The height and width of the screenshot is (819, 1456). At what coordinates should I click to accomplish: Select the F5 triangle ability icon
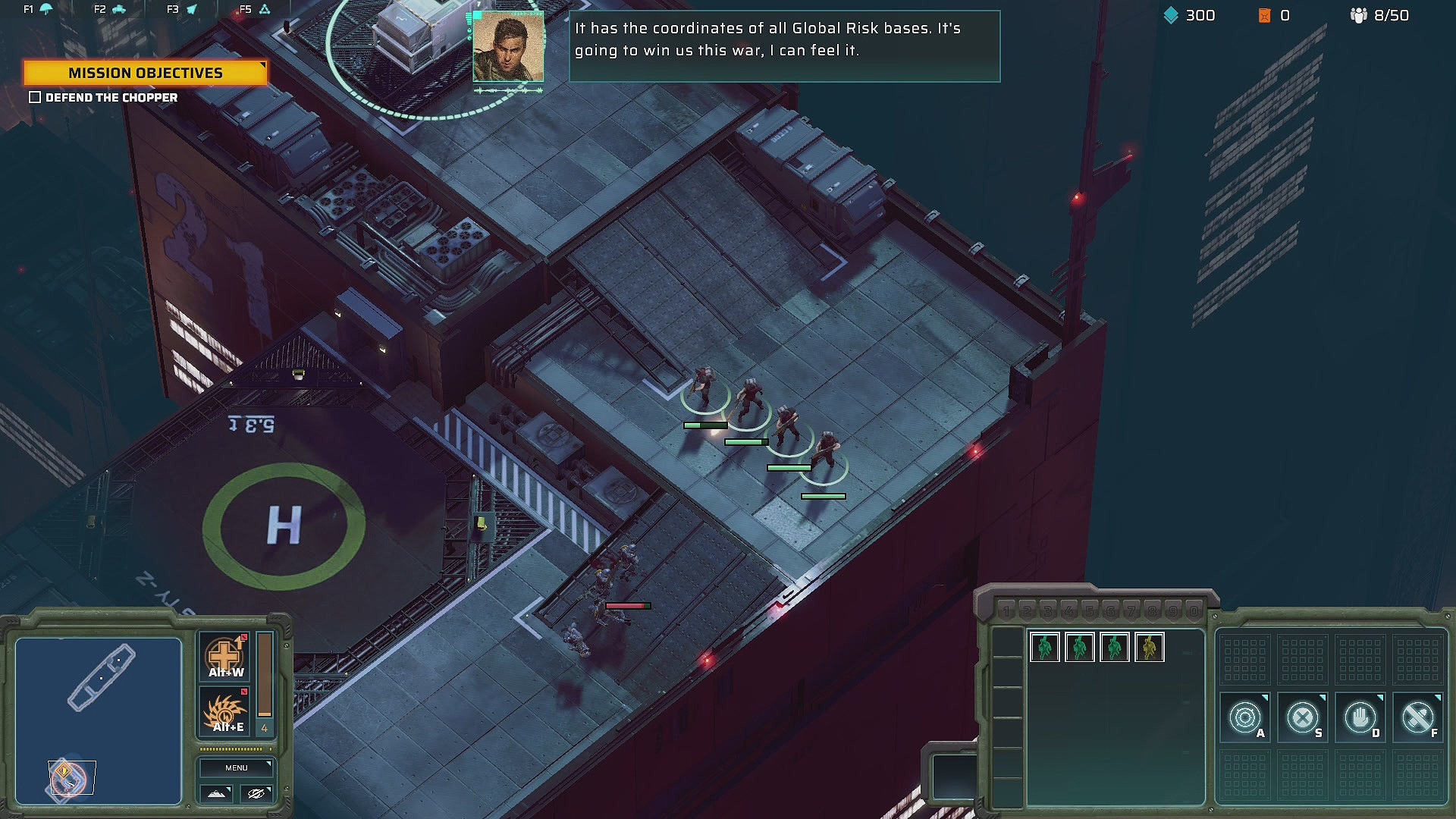[x=264, y=10]
